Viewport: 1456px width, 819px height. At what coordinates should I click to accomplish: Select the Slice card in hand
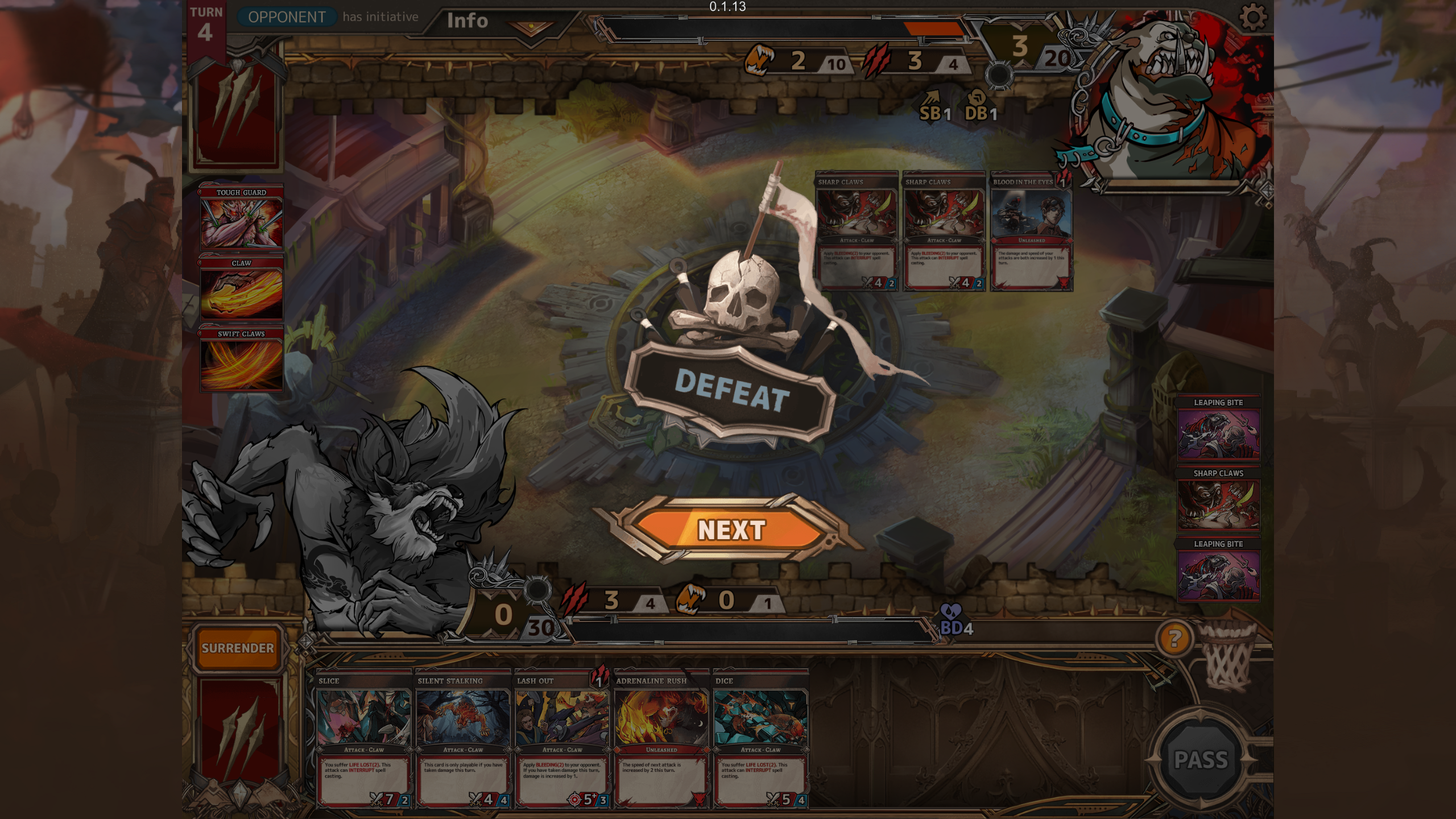pyautogui.click(x=364, y=738)
